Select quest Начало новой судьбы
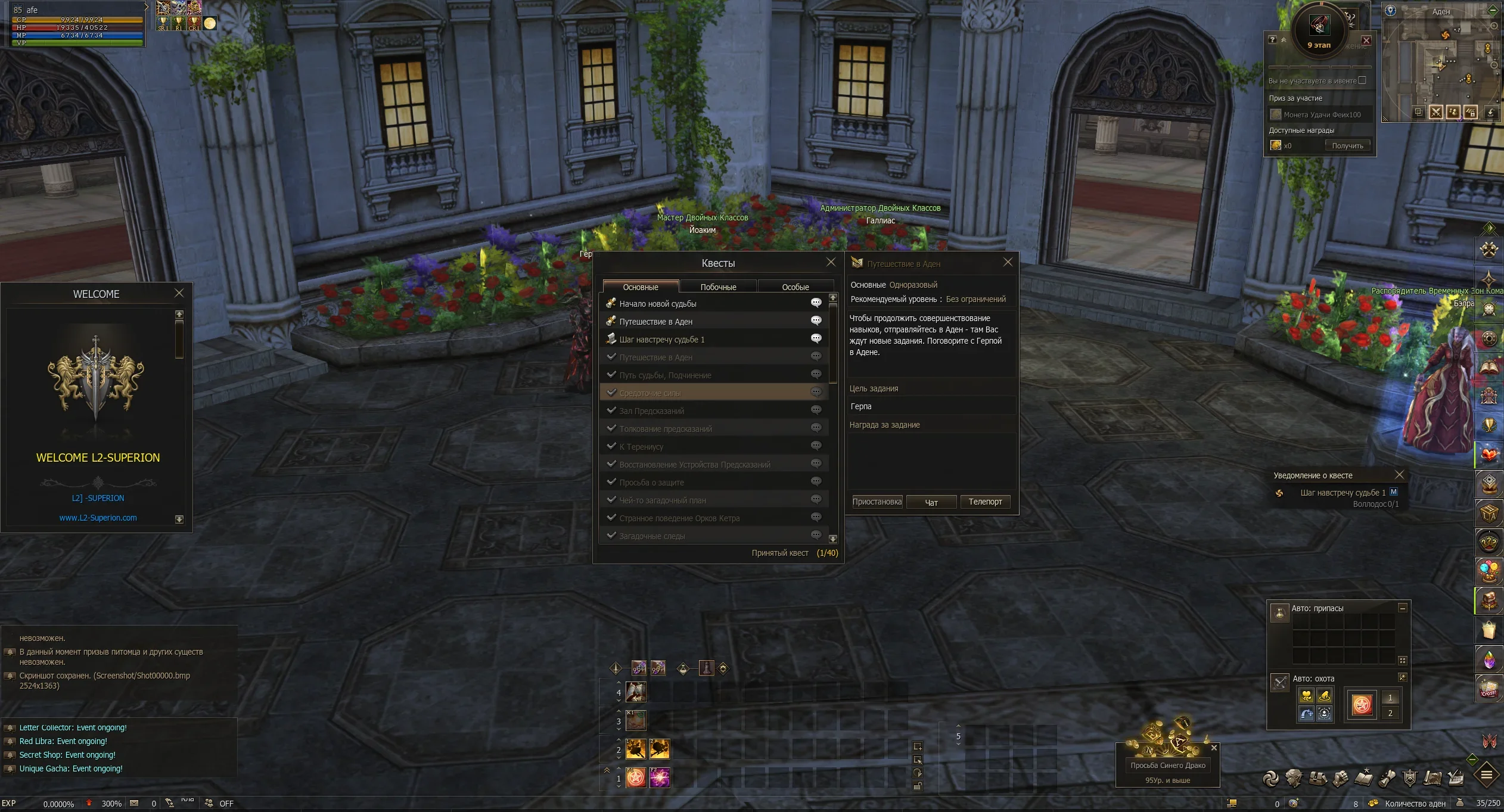The height and width of the screenshot is (812, 1504). coord(658,304)
